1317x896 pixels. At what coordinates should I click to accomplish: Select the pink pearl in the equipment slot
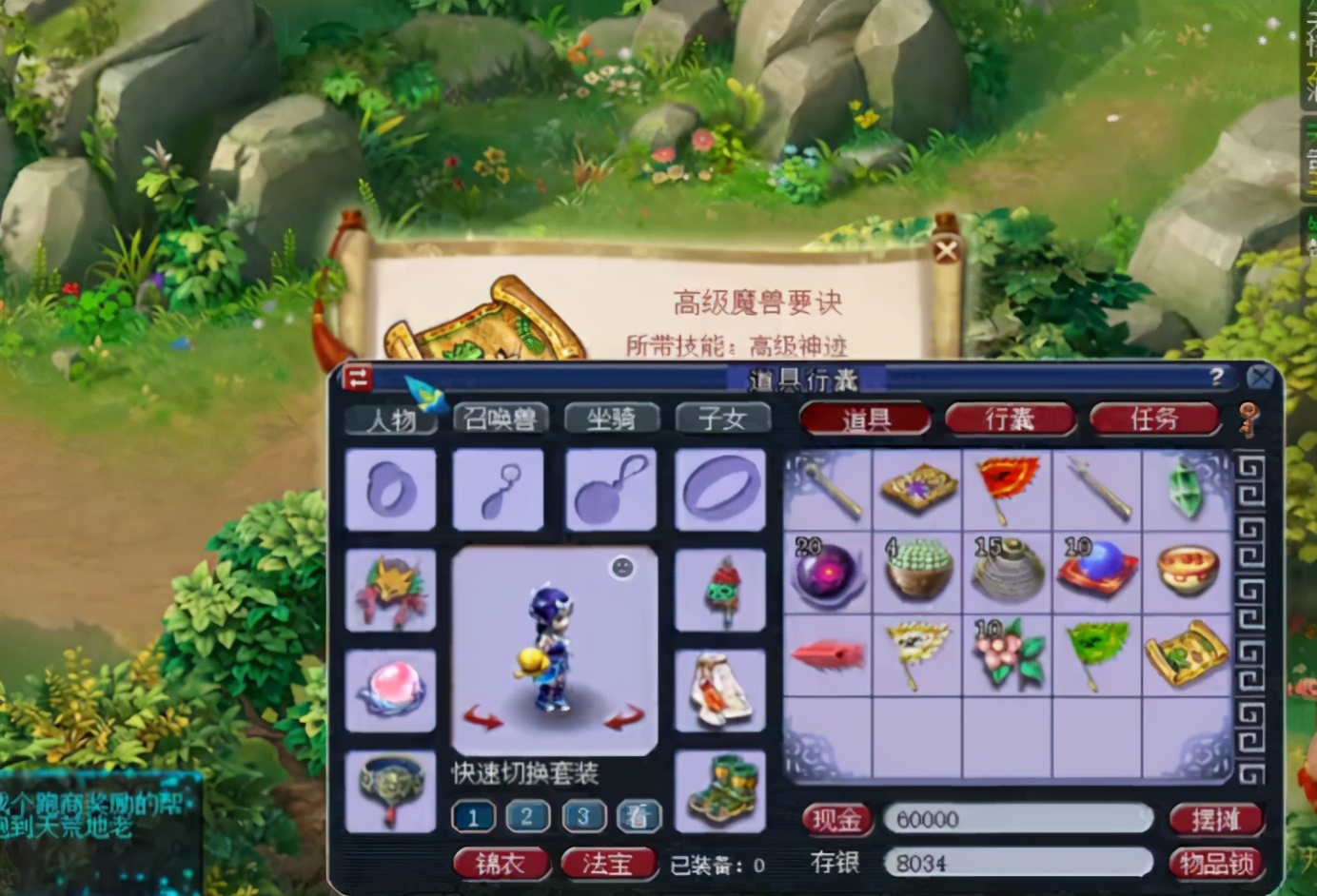pyautogui.click(x=390, y=689)
